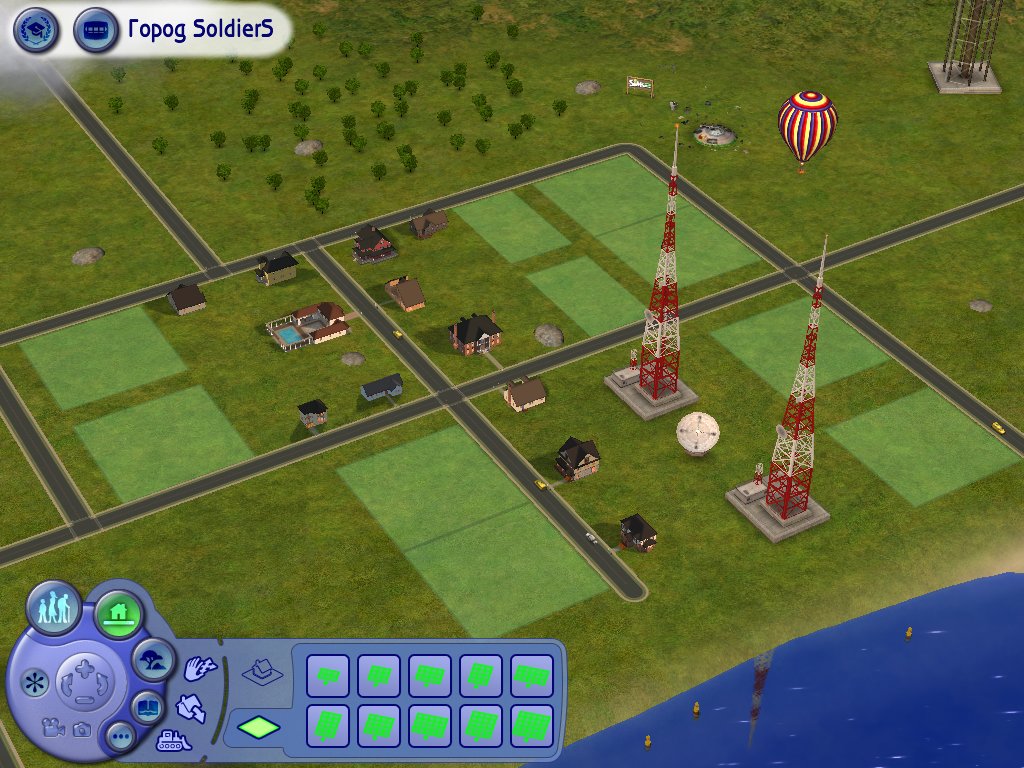Open the Neighborhood Story book button
Image resolution: width=1024 pixels, height=768 pixels.
(147, 707)
